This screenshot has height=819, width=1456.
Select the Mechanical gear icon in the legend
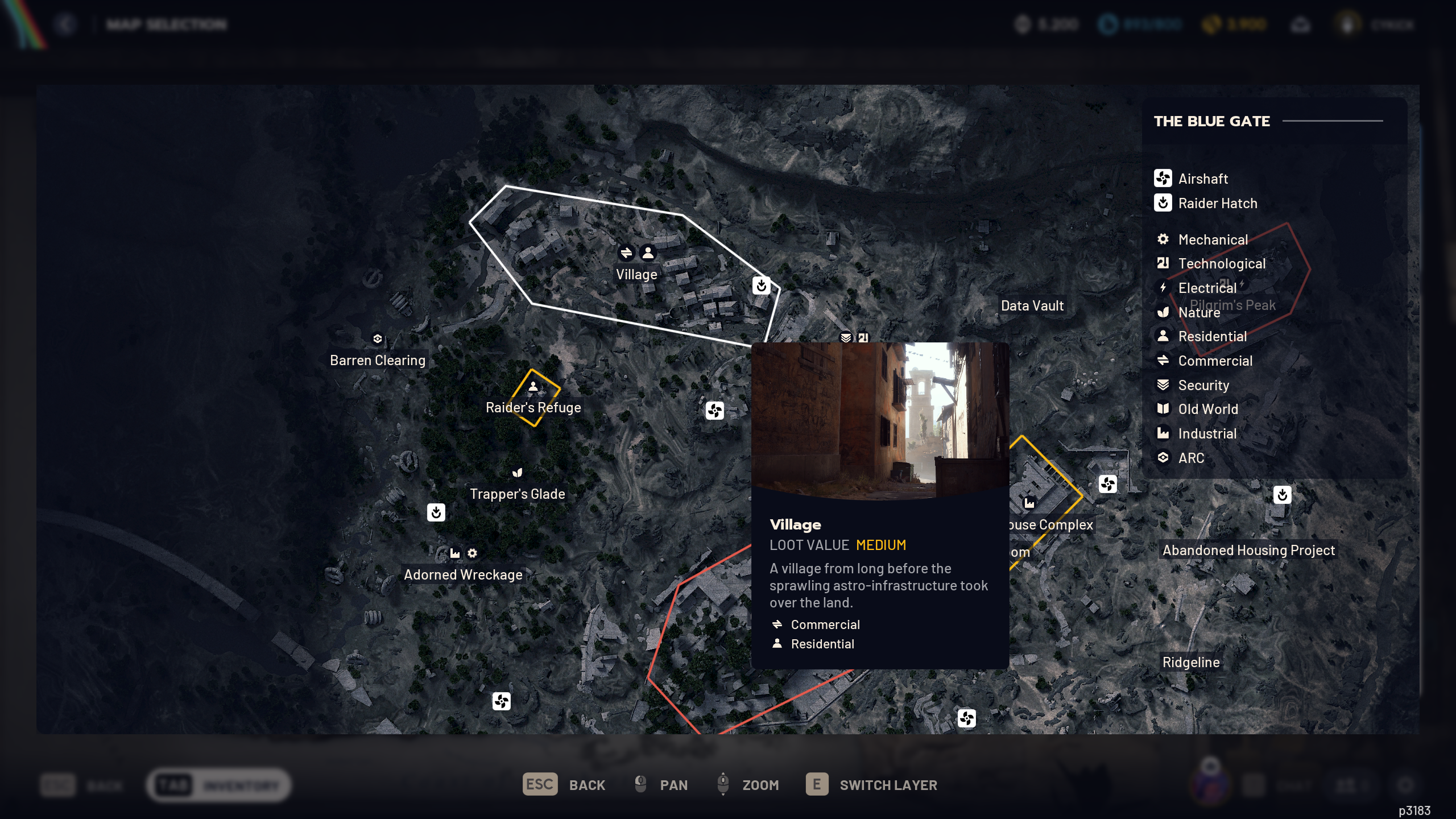click(1163, 239)
